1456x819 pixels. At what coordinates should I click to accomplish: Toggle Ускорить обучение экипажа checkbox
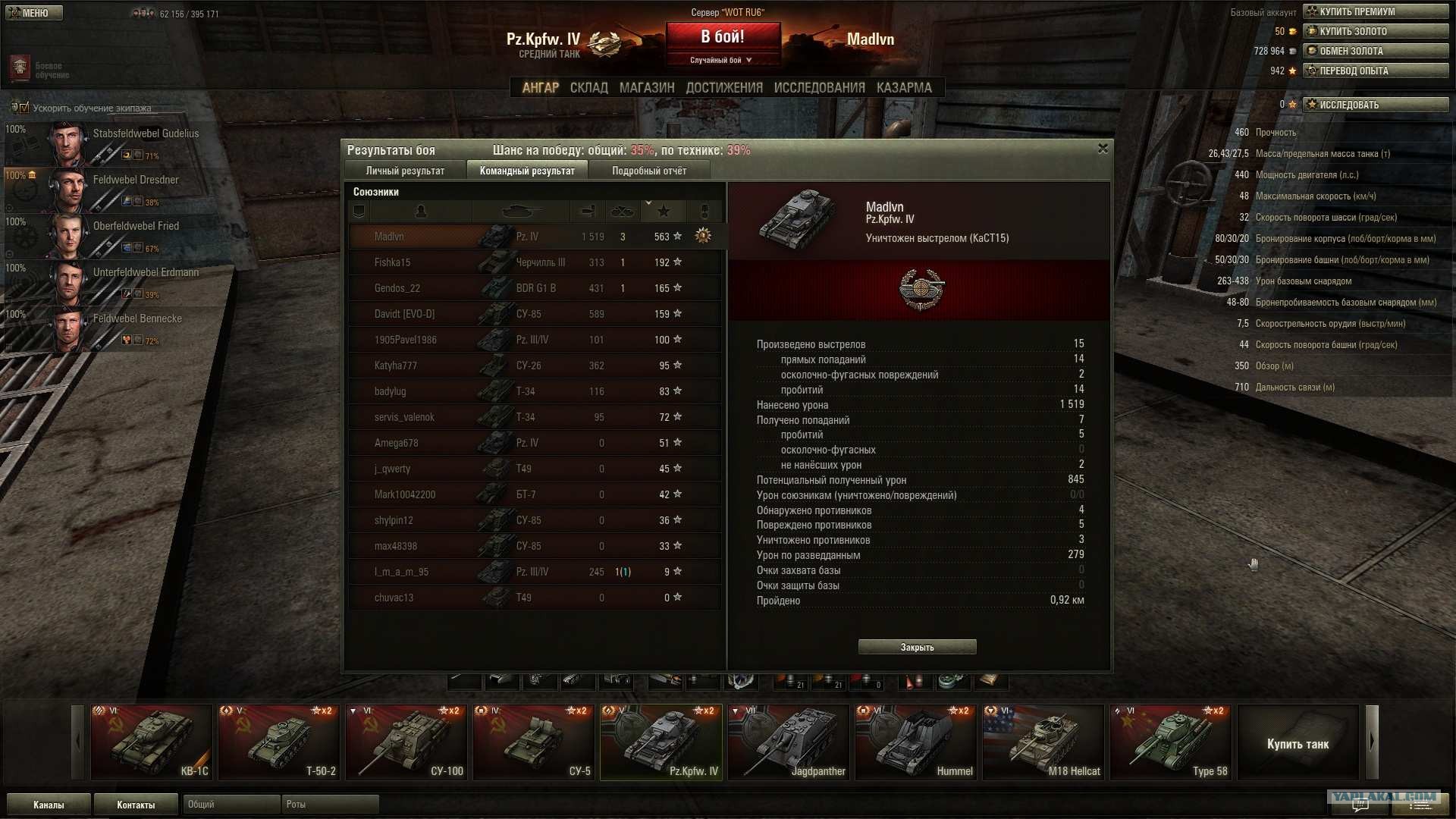pos(24,108)
